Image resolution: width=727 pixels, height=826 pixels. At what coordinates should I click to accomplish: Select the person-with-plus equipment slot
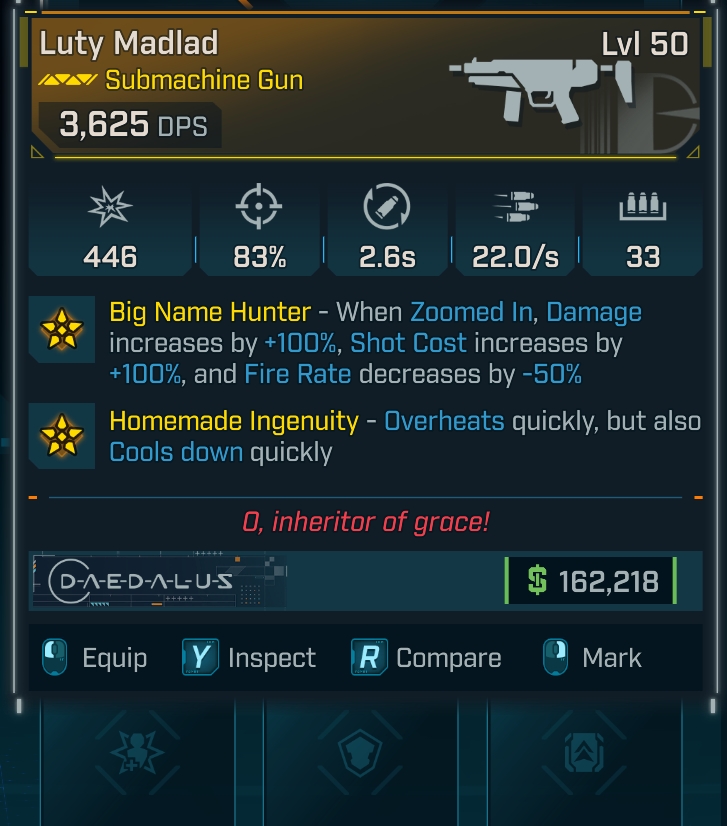tap(135, 752)
